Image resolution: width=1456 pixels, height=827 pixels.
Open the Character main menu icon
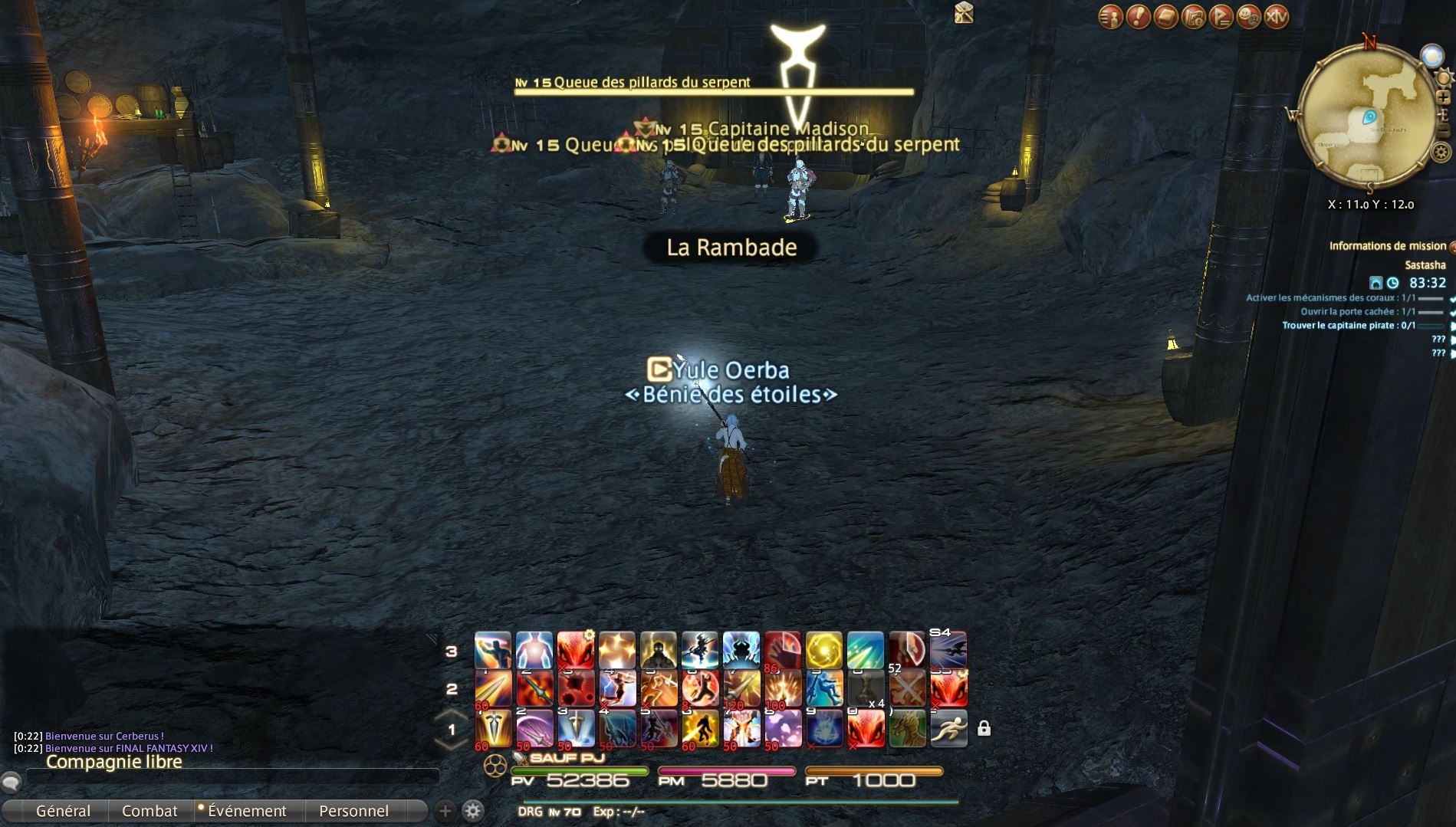(1110, 16)
